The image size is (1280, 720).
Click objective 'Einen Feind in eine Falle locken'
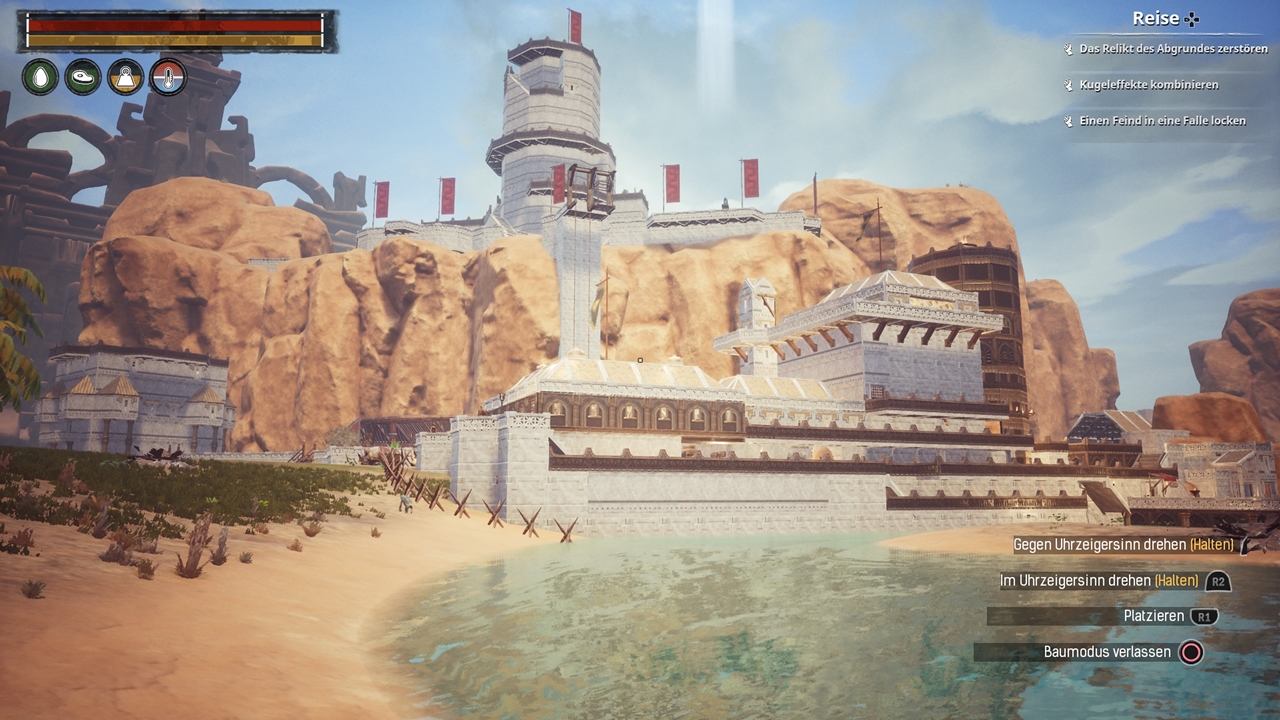click(1161, 121)
